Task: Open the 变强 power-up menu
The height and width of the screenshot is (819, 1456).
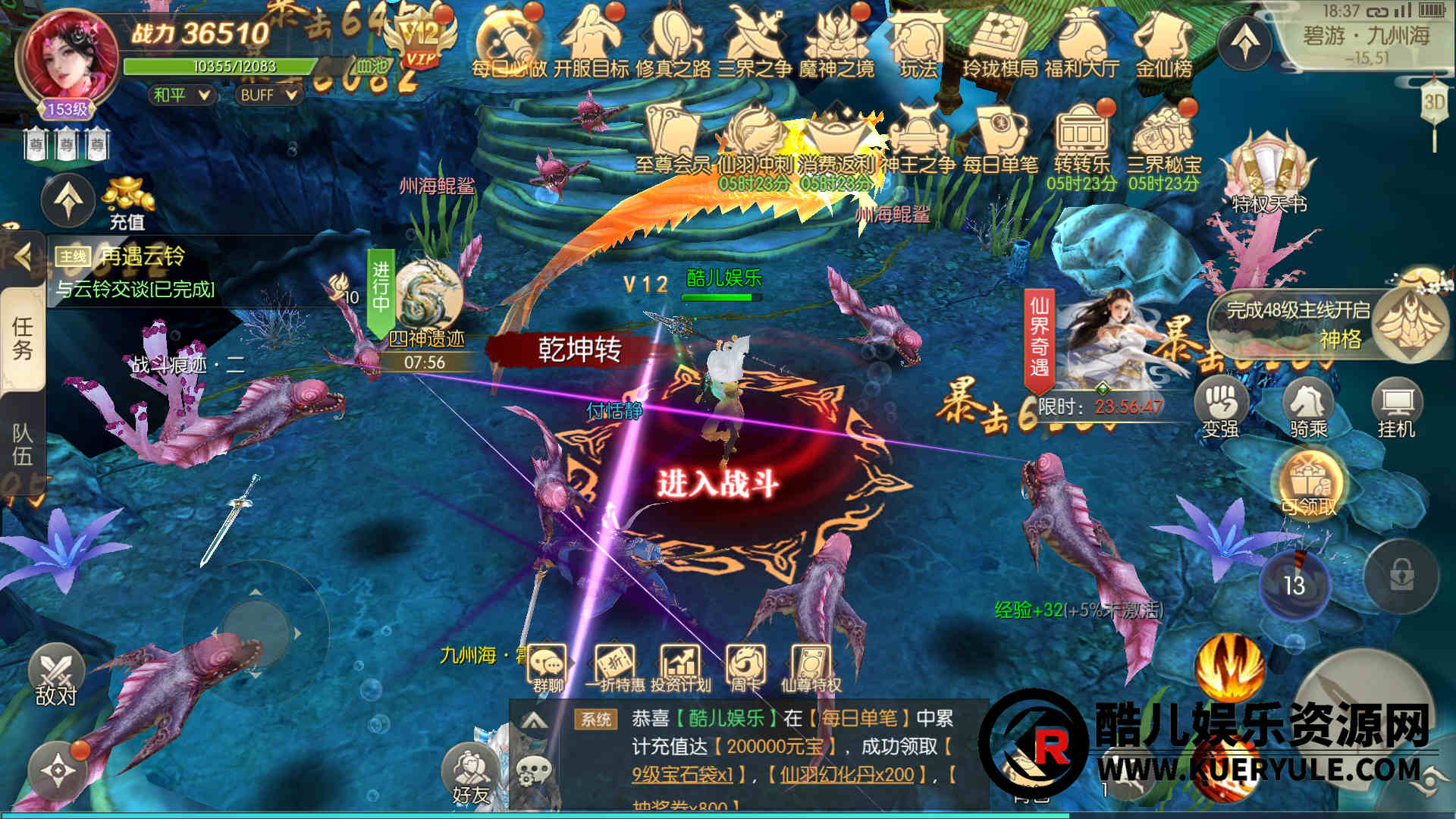Action: click(1220, 409)
